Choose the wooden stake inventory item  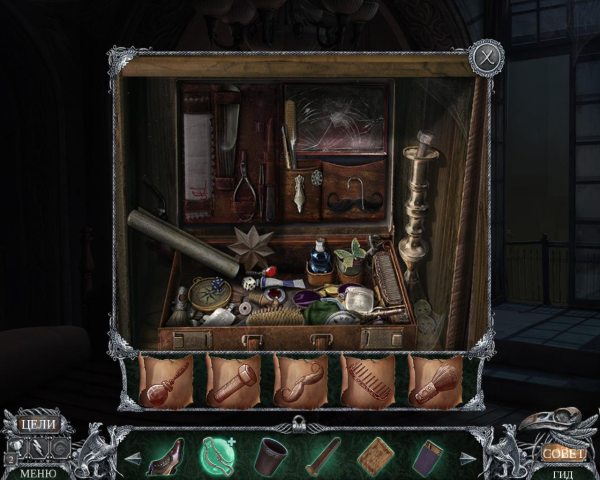coord(324,454)
